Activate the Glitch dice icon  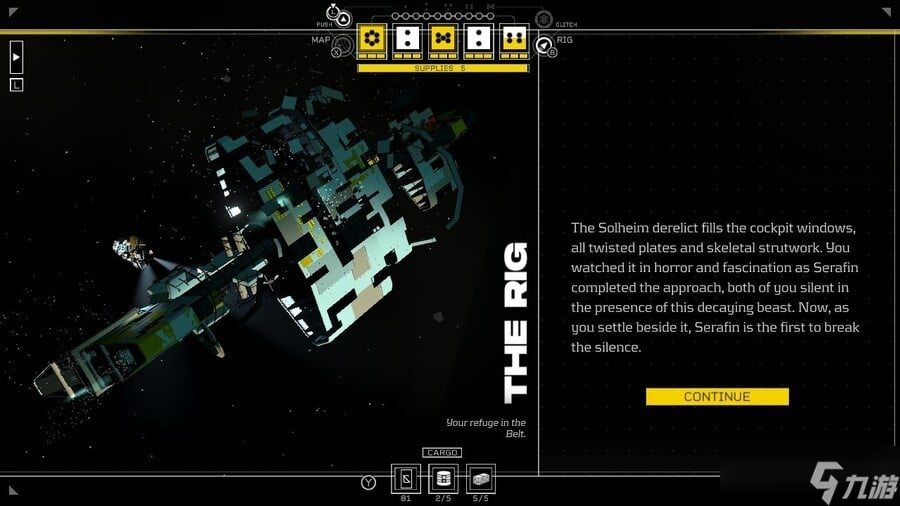click(x=543, y=18)
